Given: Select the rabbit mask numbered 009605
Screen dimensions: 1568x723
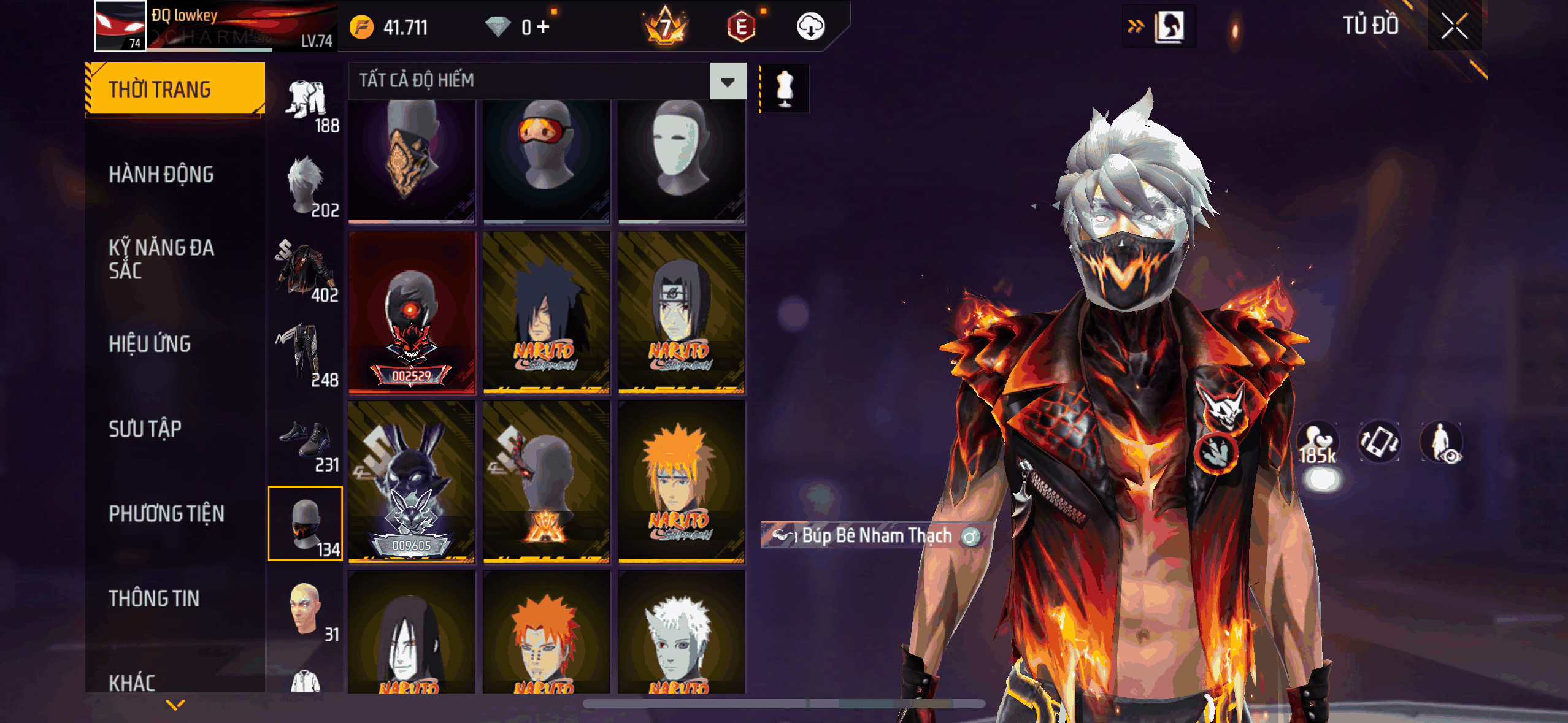Looking at the screenshot, I should [x=412, y=481].
